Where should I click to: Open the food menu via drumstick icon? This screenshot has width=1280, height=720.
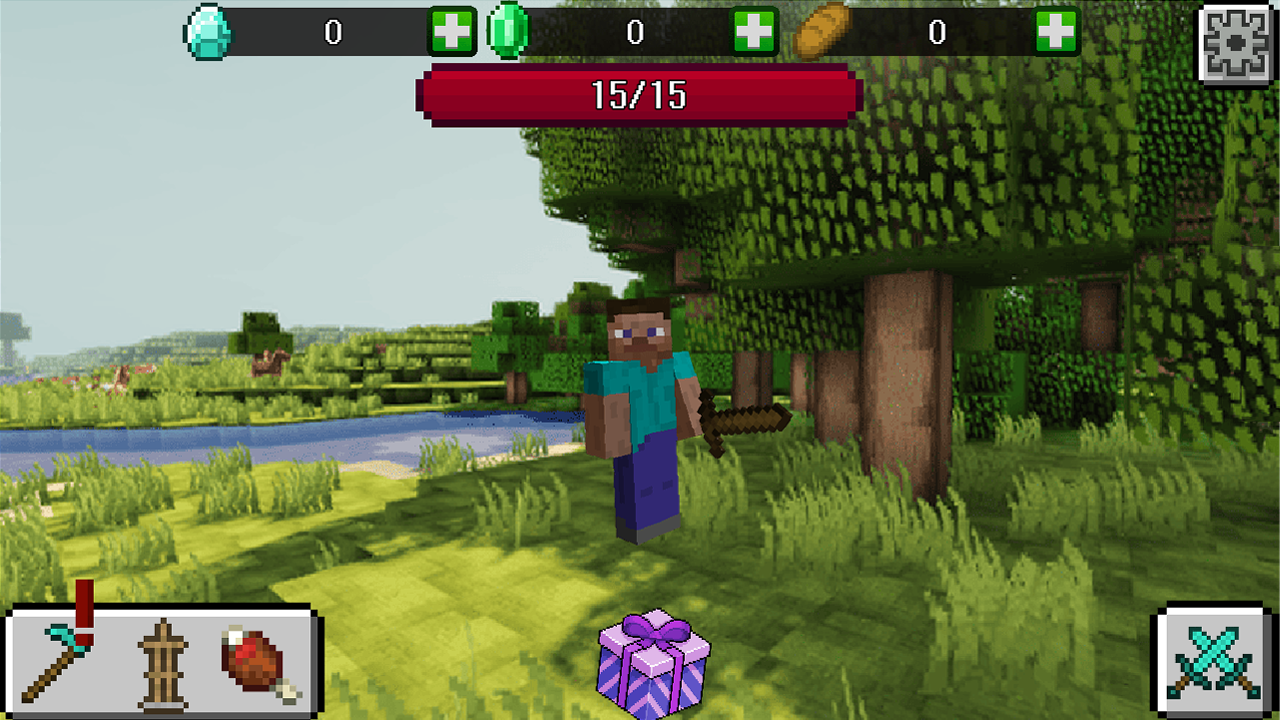pyautogui.click(x=255, y=665)
